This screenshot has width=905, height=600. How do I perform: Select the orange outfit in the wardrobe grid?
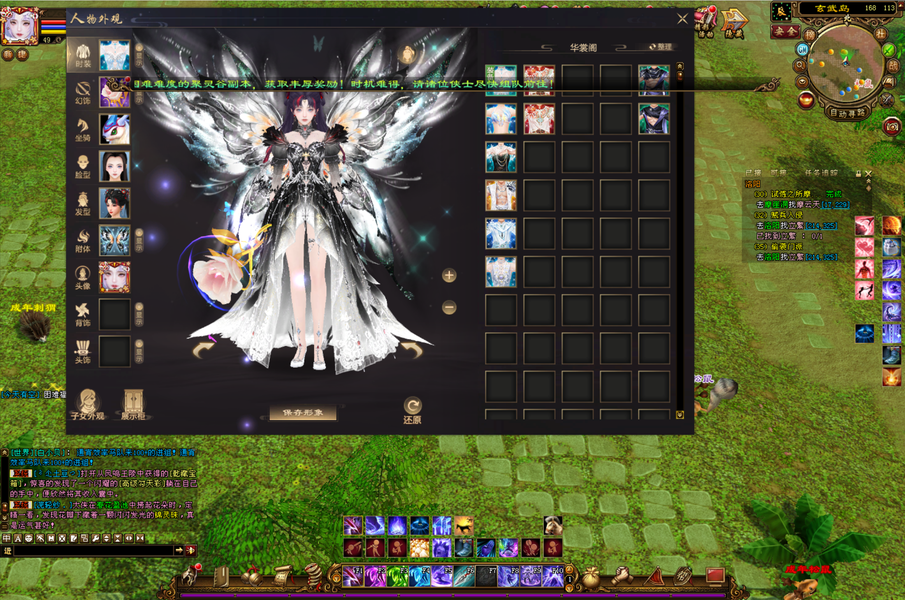(x=500, y=195)
